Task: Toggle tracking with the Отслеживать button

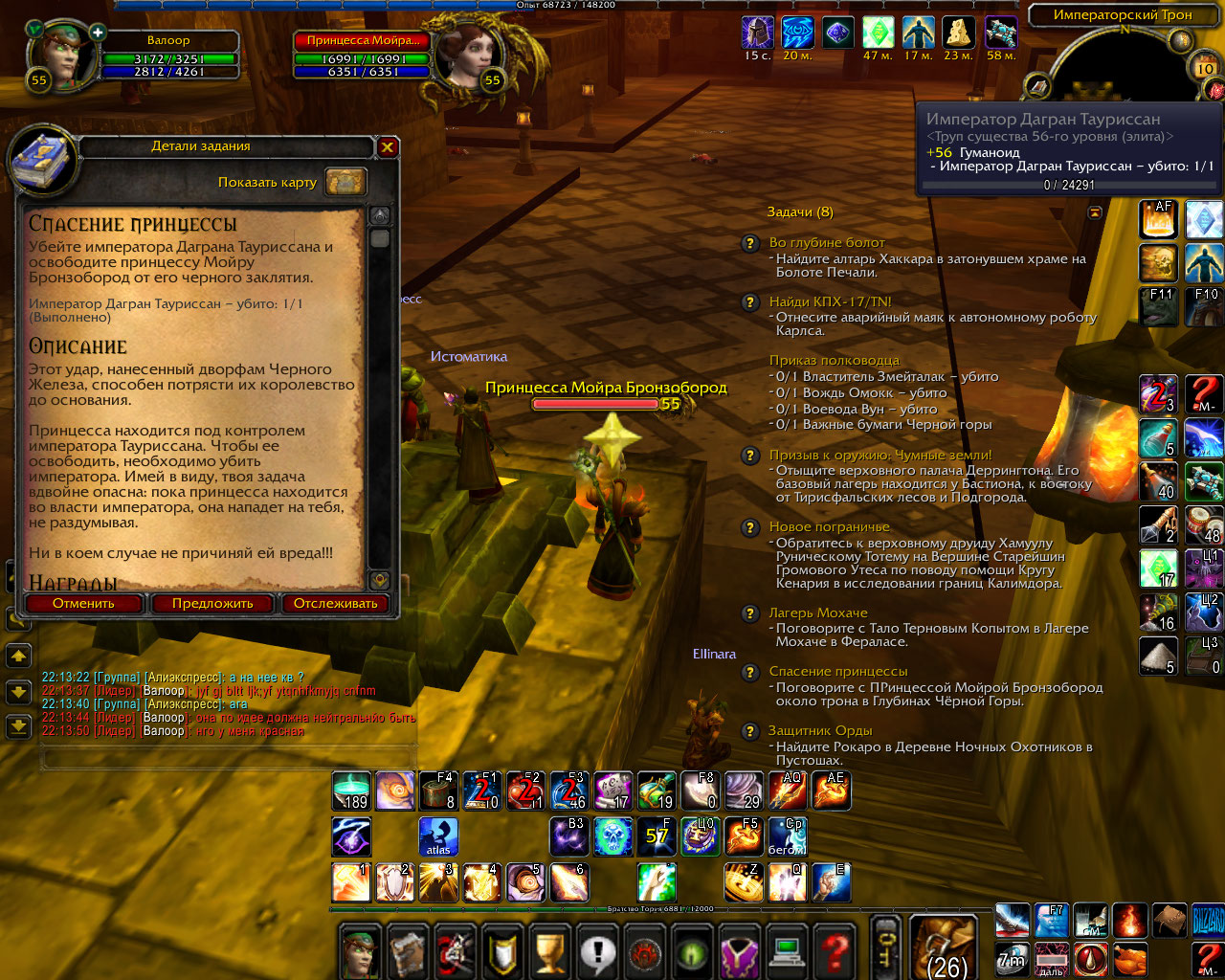Action: click(335, 604)
